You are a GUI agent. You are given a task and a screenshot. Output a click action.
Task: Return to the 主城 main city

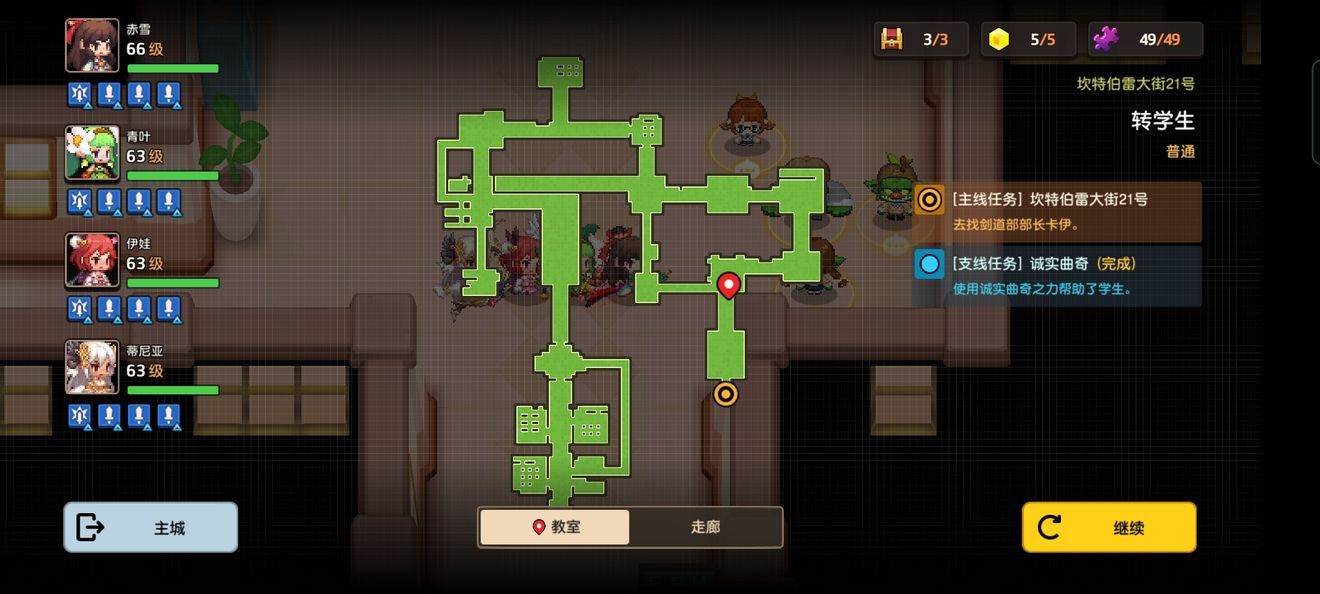tap(151, 527)
